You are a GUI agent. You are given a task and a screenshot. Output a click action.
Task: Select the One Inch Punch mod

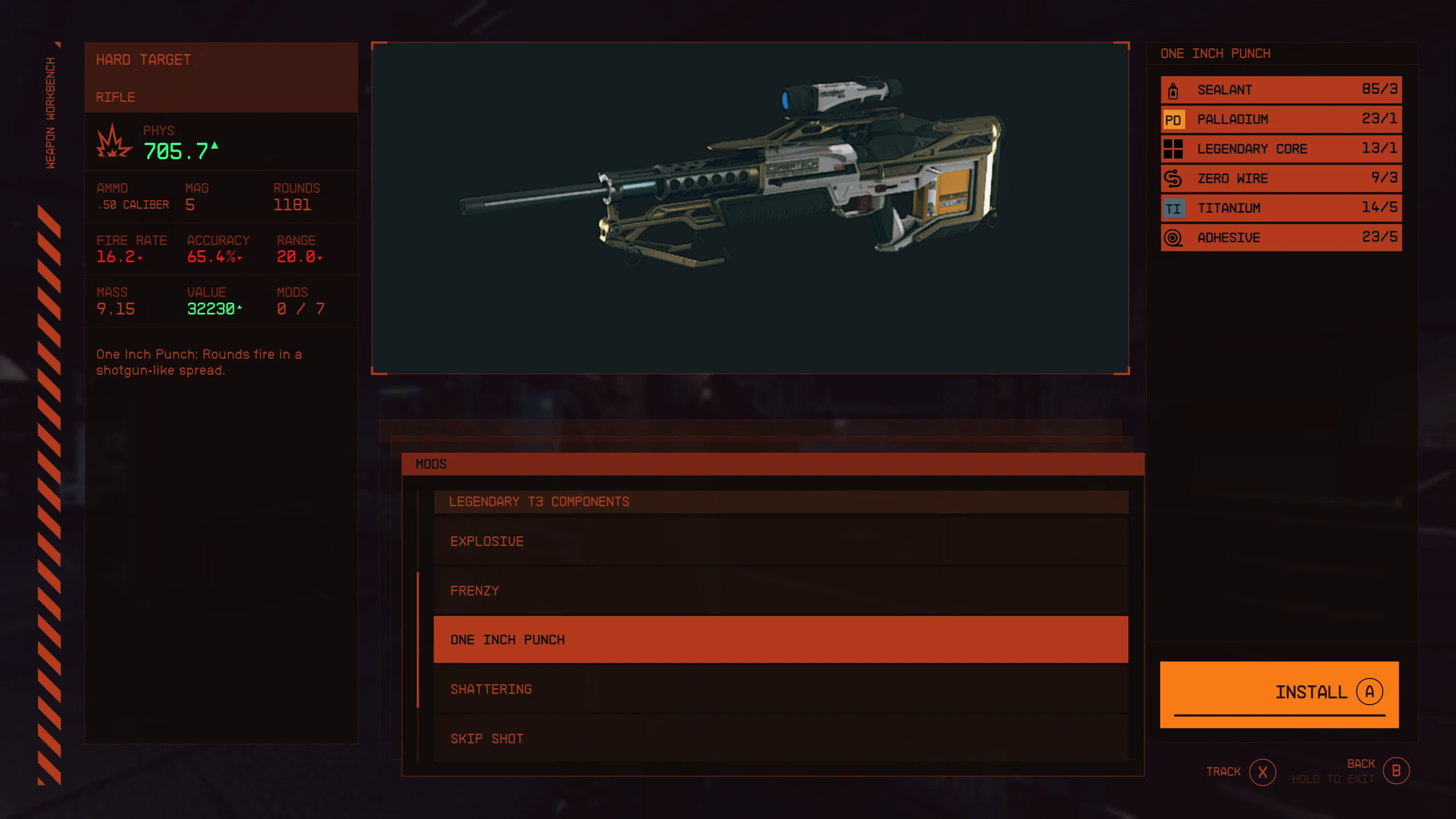coord(780,640)
